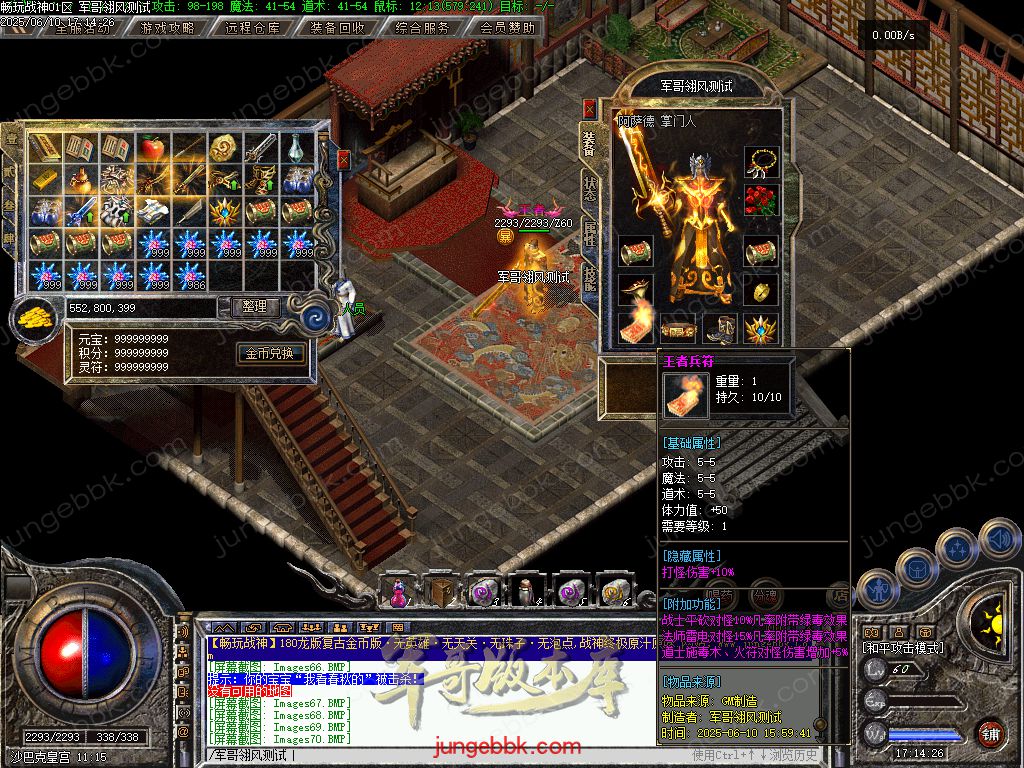Open the 游戏攻略 guide menu

pyautogui.click(x=167, y=27)
